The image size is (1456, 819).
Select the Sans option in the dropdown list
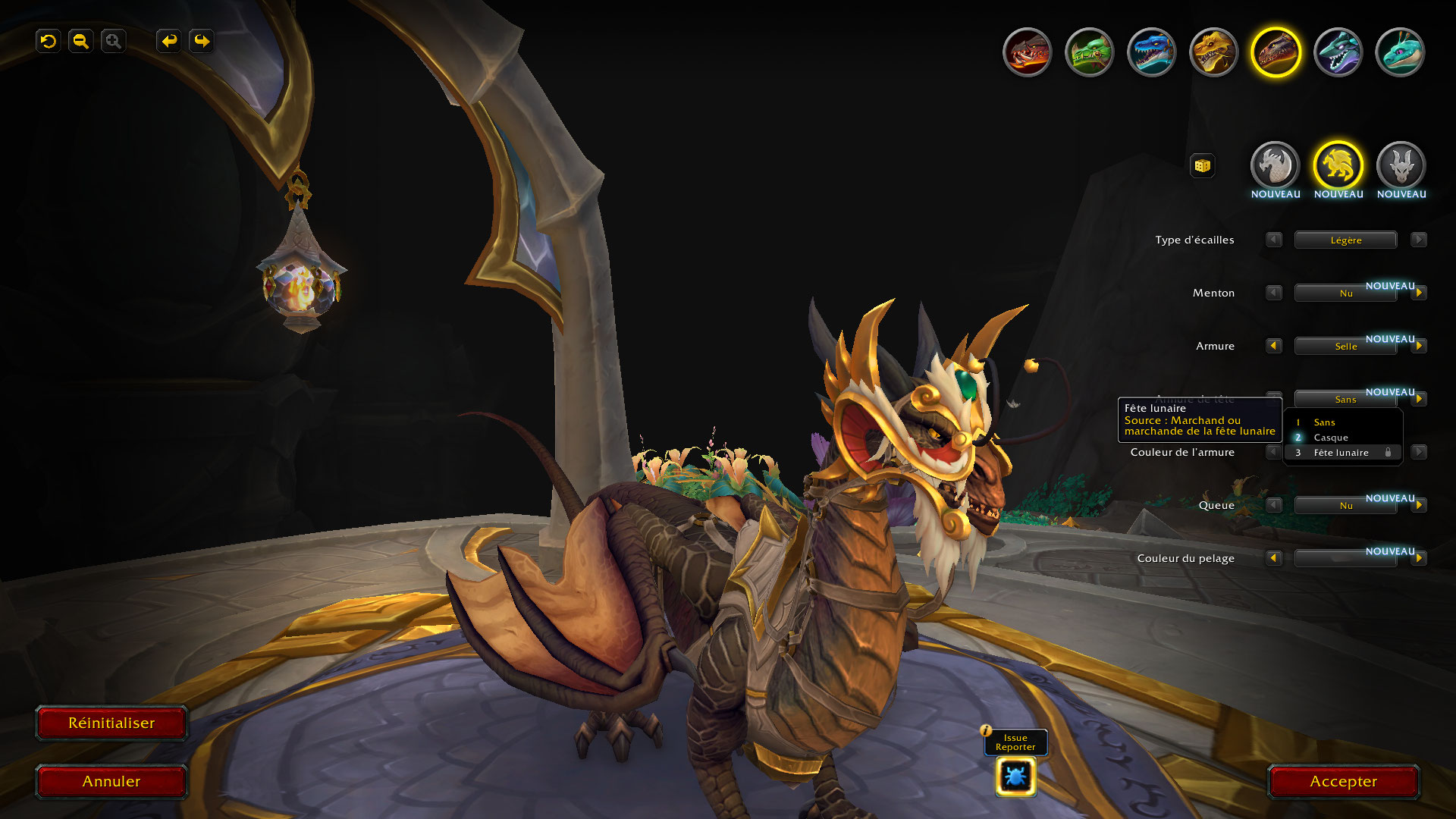pos(1324,422)
